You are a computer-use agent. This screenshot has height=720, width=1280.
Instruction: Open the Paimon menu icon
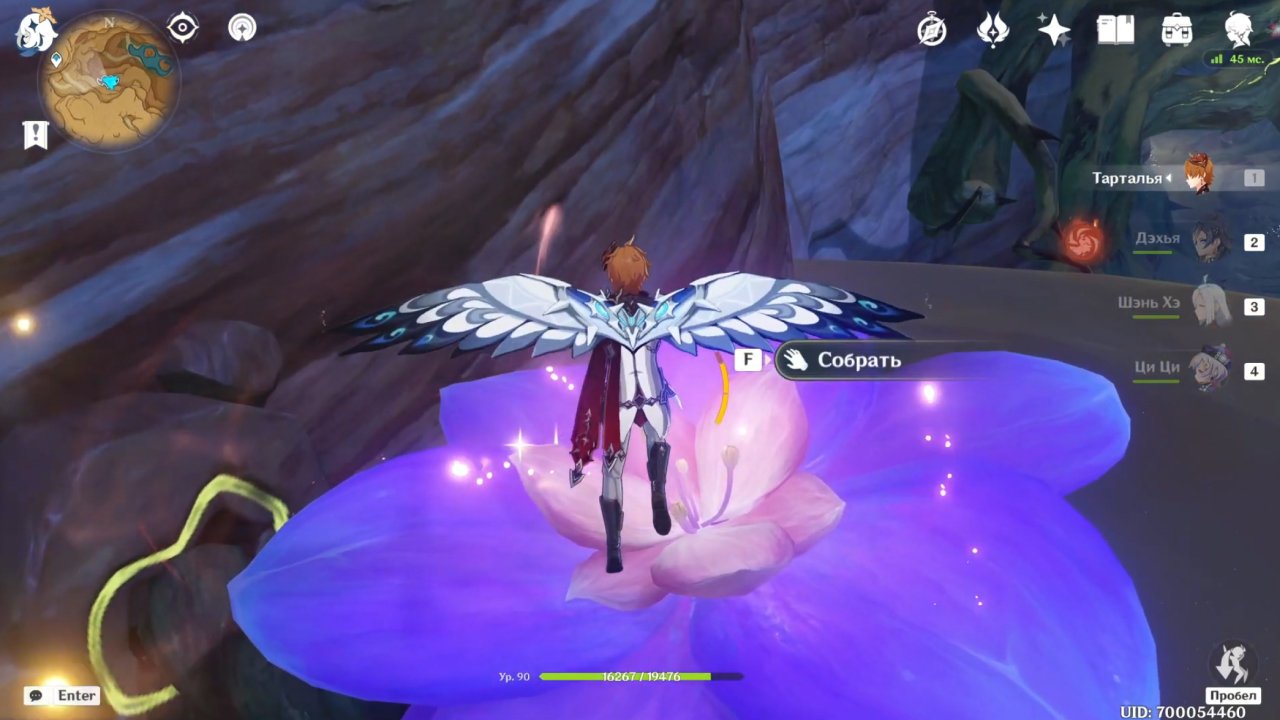pyautogui.click(x=36, y=32)
